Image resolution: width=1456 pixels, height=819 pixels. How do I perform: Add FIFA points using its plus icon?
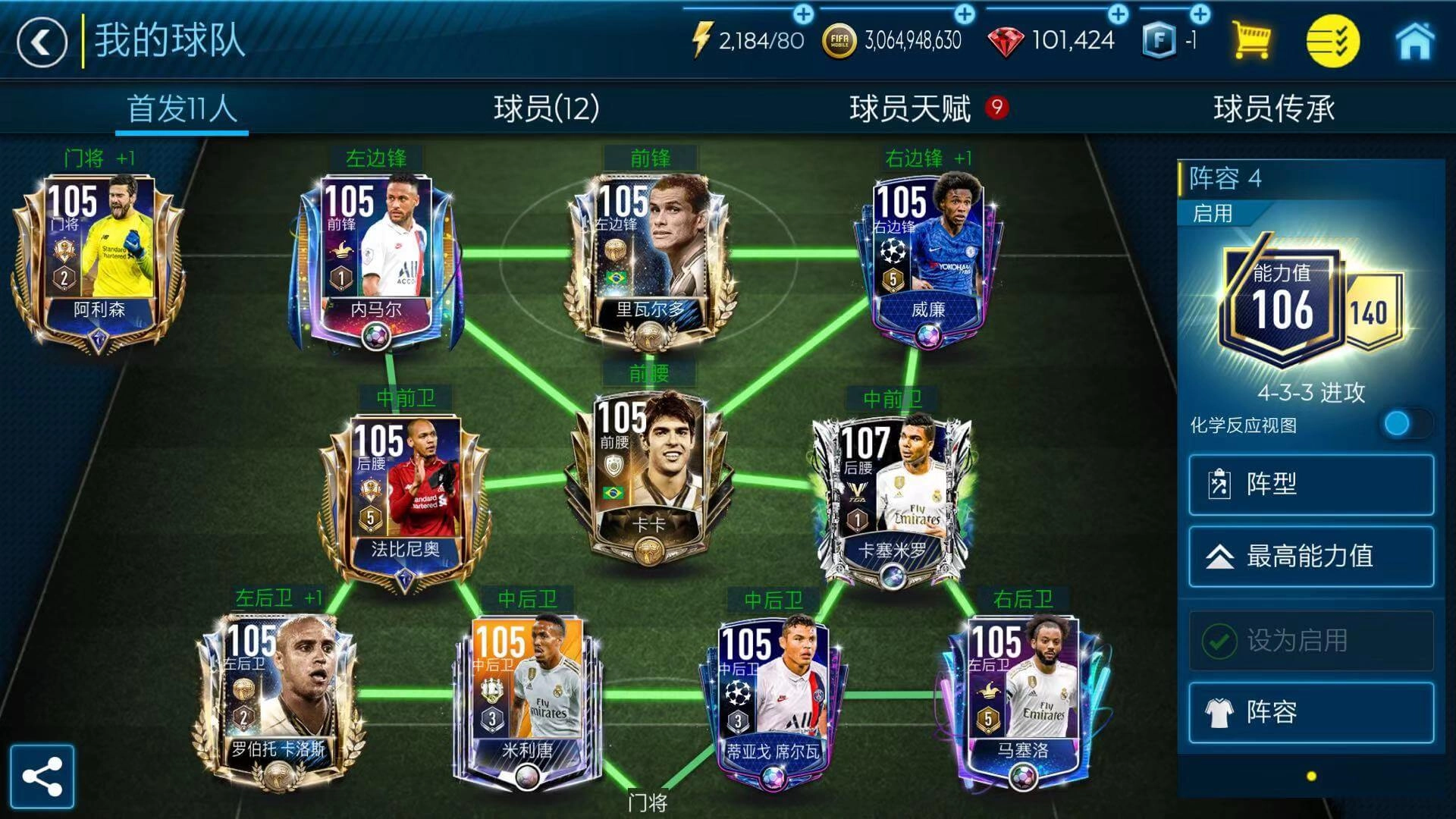(x=1200, y=13)
